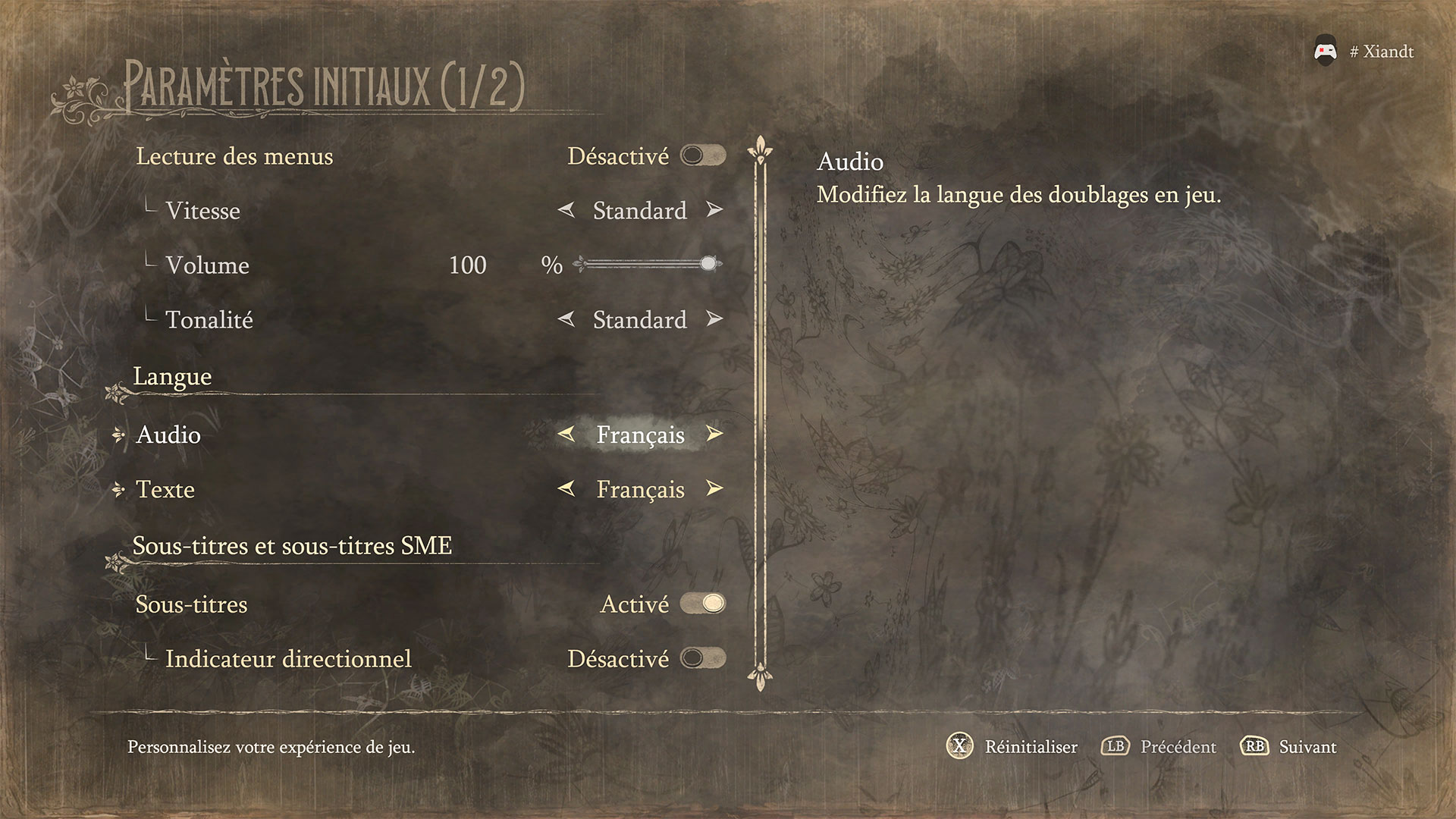
Task: Adjust the Volume slider handle
Action: pyautogui.click(x=708, y=264)
